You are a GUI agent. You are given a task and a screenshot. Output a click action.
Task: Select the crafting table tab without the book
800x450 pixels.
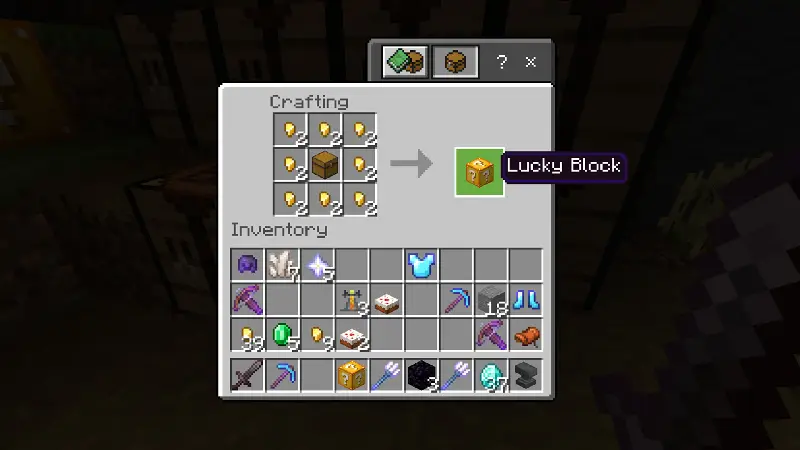(x=455, y=62)
